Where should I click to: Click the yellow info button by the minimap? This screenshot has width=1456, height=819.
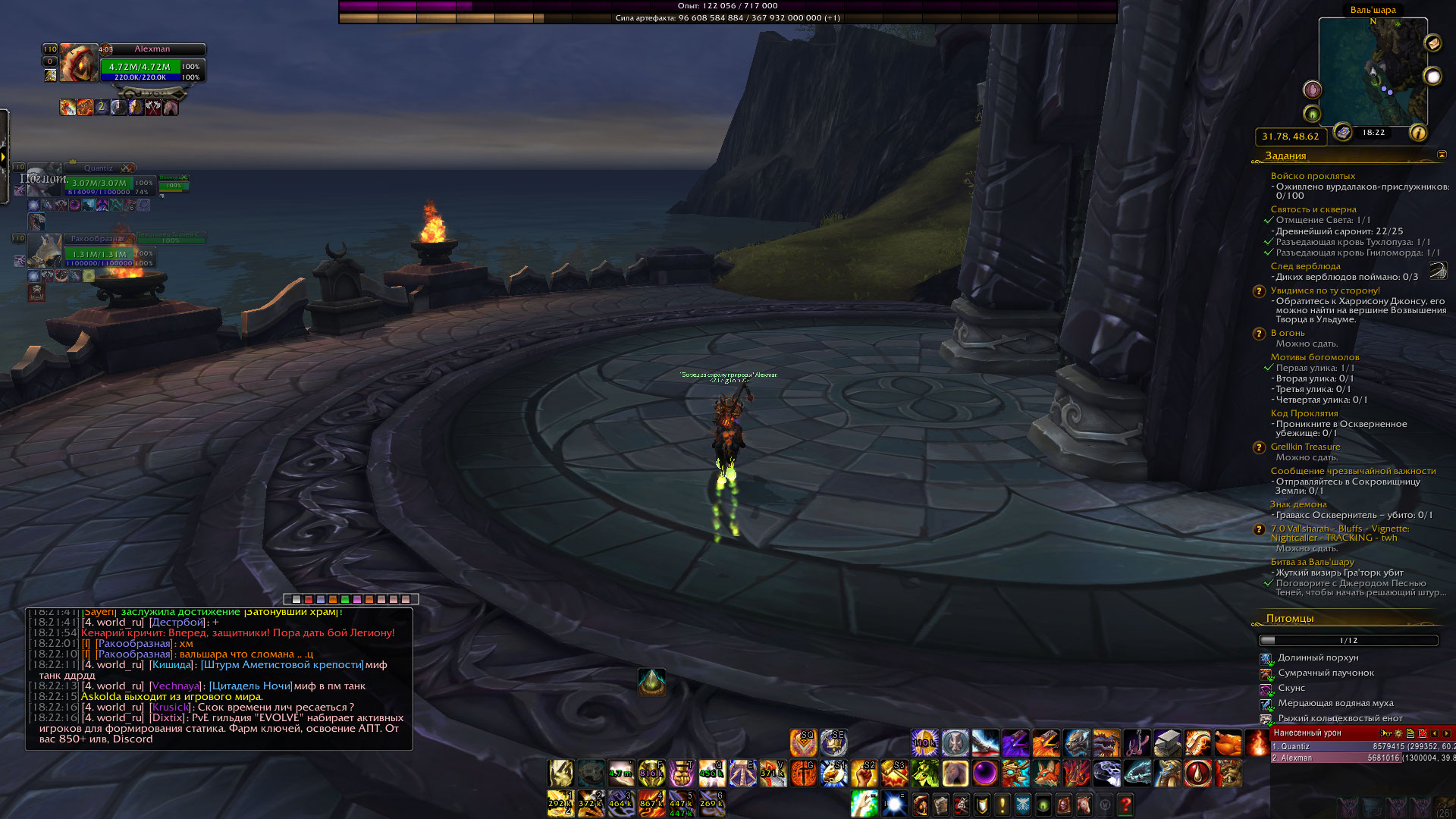tap(1417, 133)
